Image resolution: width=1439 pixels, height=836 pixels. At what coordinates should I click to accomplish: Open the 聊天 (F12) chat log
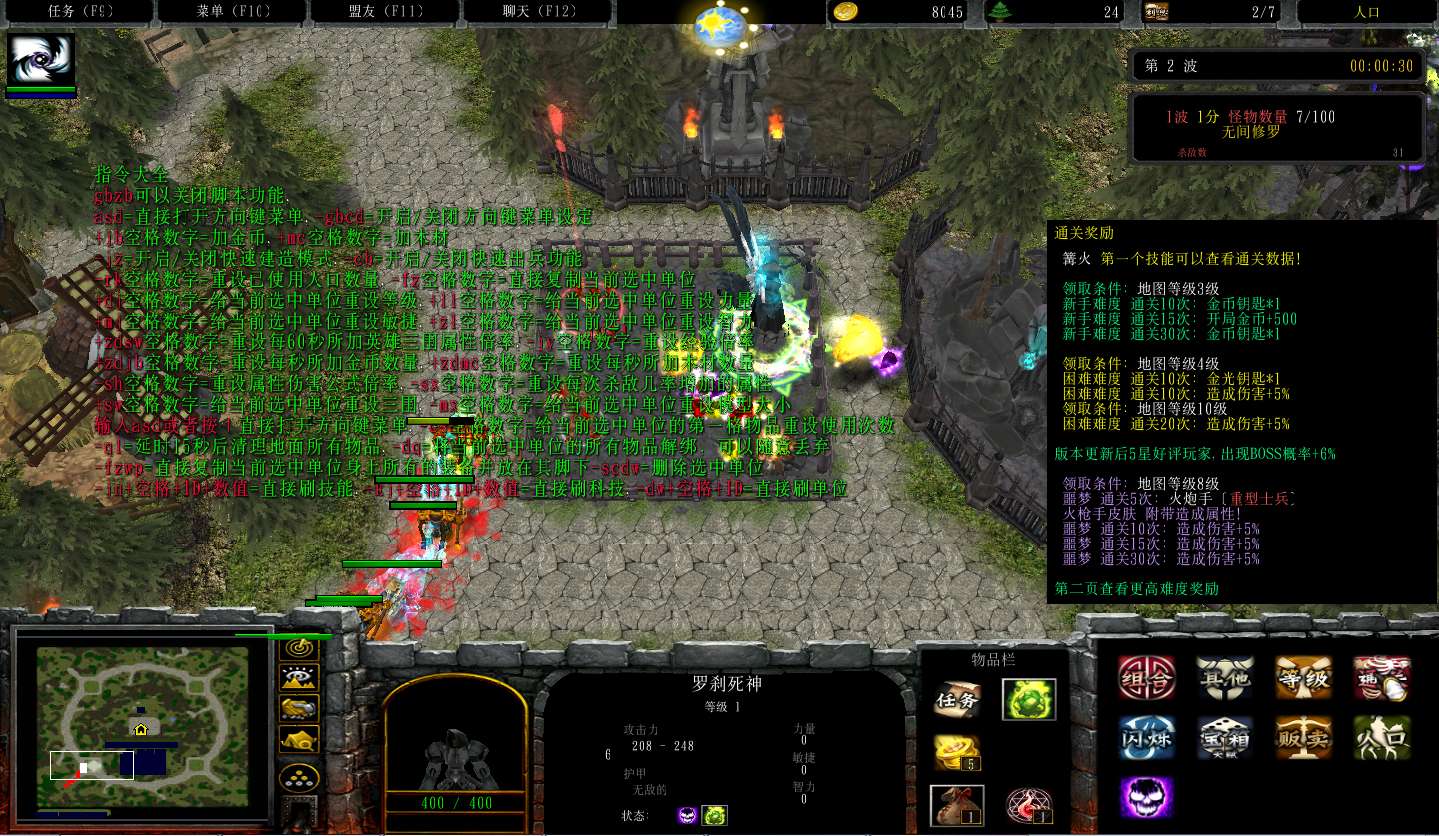(x=540, y=12)
